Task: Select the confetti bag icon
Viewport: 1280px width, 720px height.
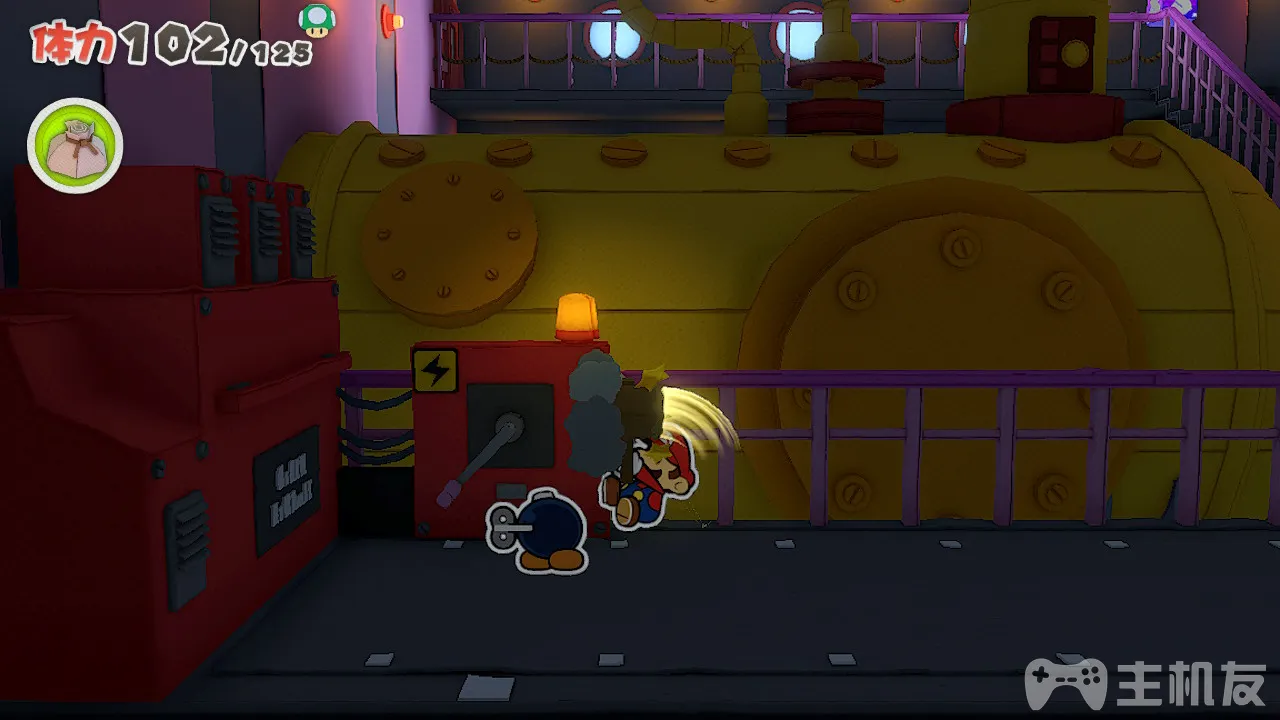Action: (x=75, y=146)
